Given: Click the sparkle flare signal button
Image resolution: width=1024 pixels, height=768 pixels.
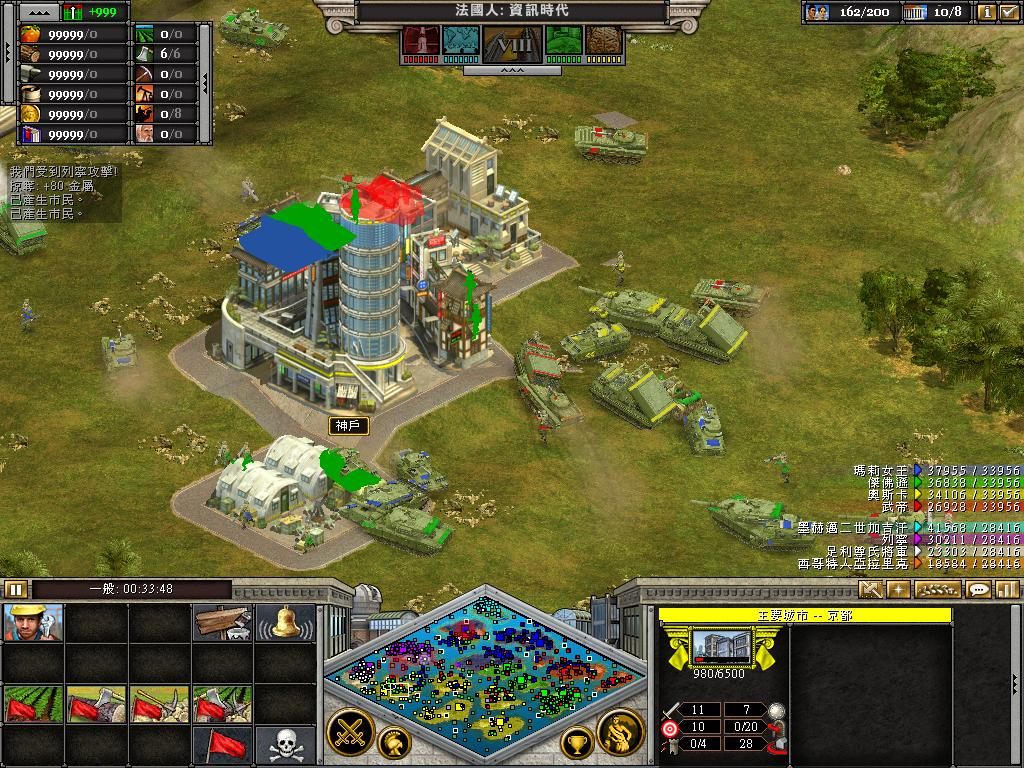Looking at the screenshot, I should pos(898,590).
